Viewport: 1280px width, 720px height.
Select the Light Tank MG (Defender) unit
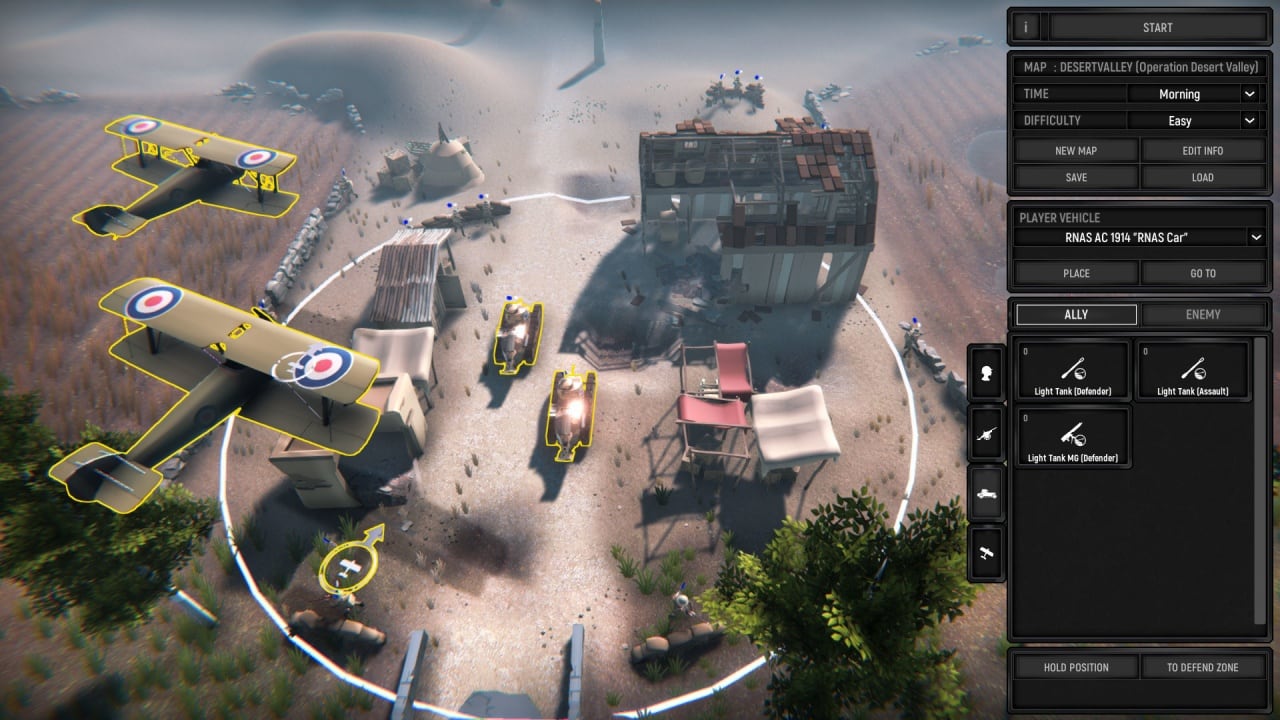coord(1074,438)
